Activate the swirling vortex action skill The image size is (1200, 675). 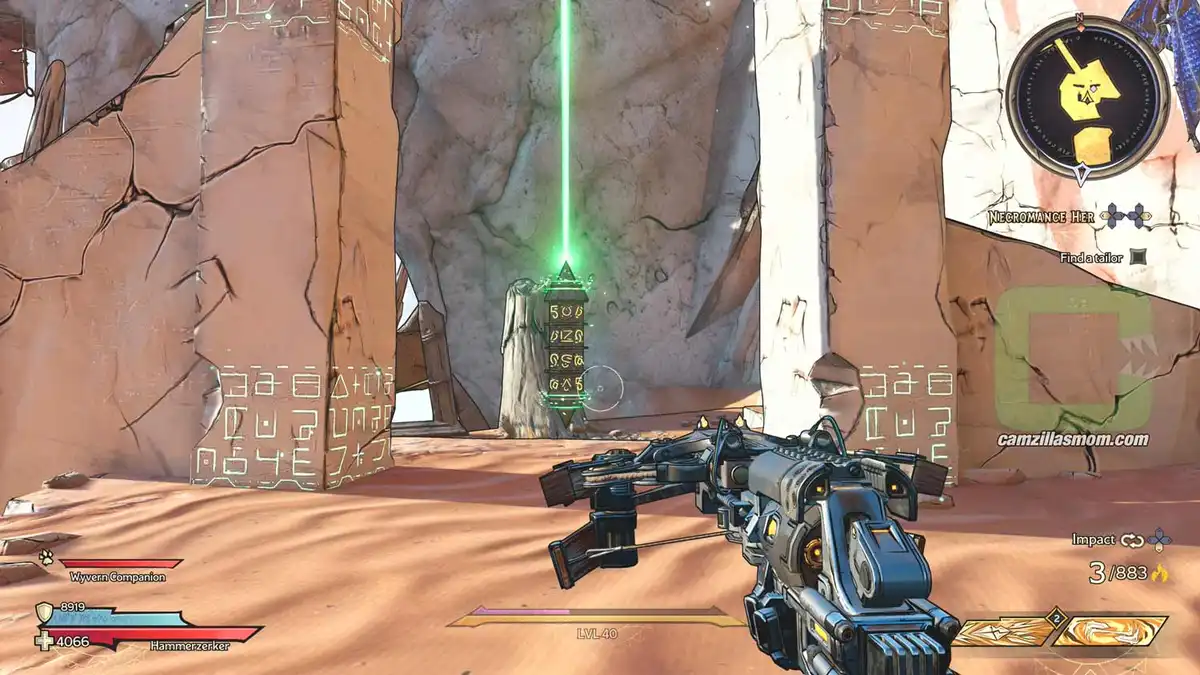click(x=1110, y=631)
